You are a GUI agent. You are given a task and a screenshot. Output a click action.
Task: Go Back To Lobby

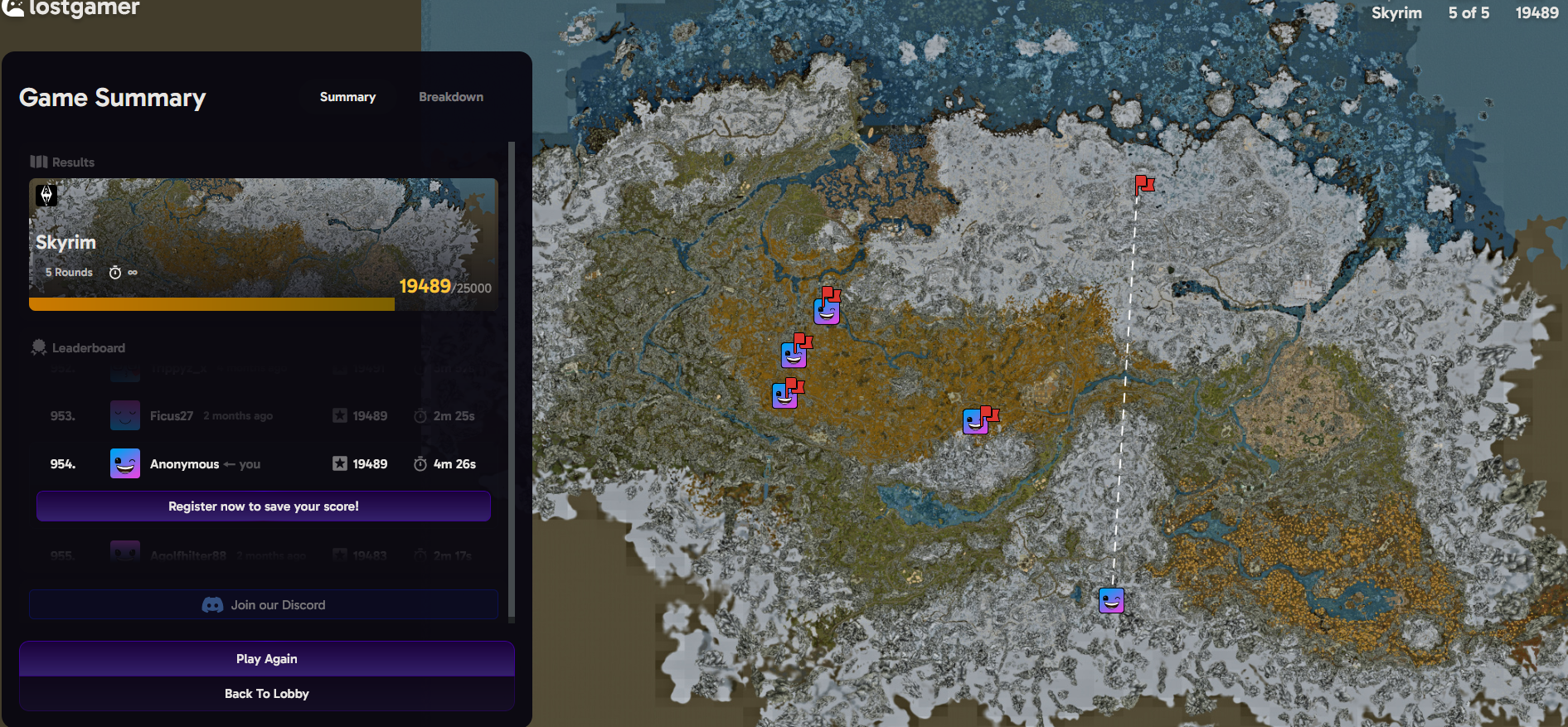pyautogui.click(x=266, y=694)
